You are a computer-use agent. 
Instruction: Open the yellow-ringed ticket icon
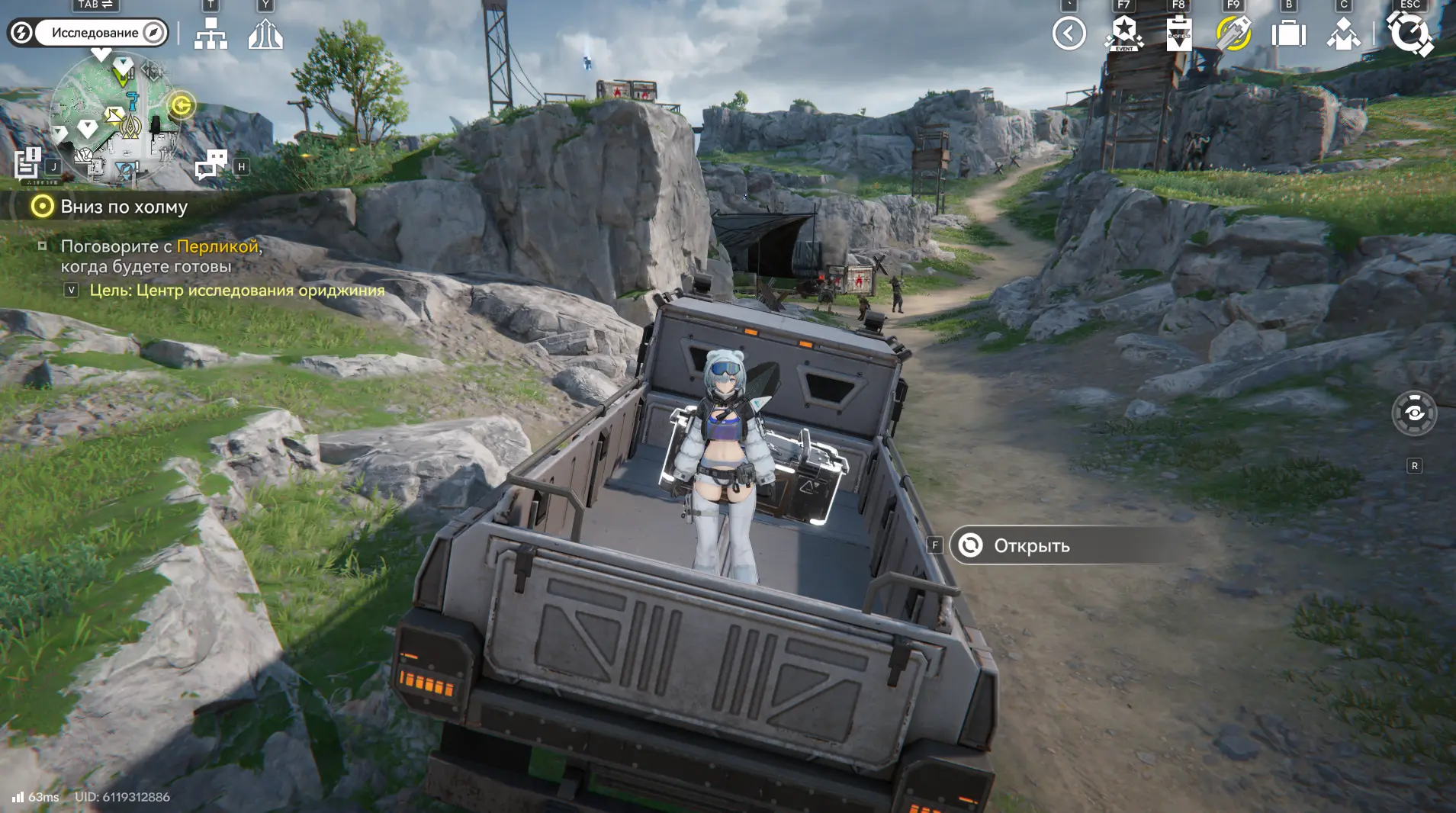click(x=1233, y=34)
